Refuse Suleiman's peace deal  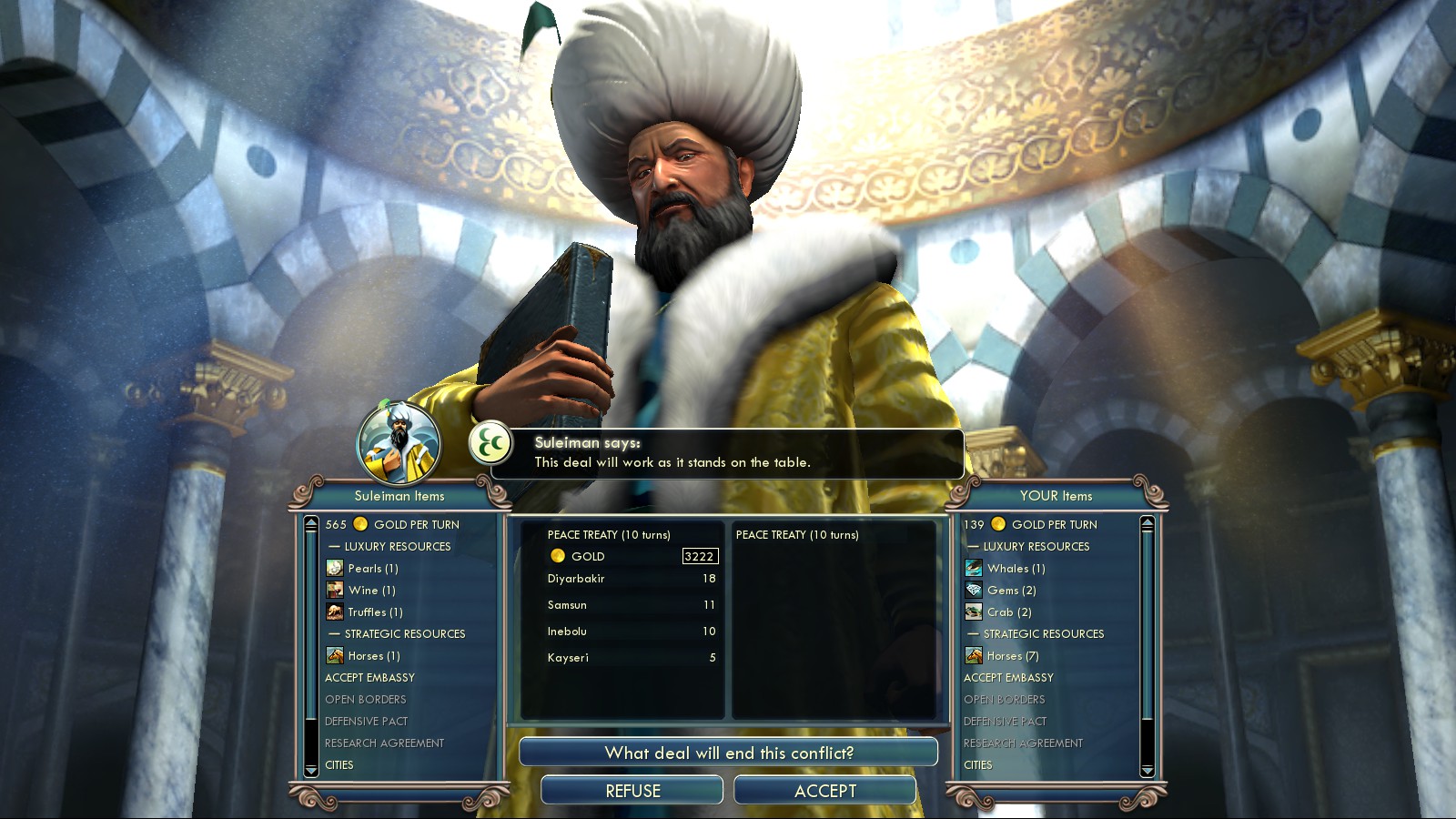tap(632, 791)
